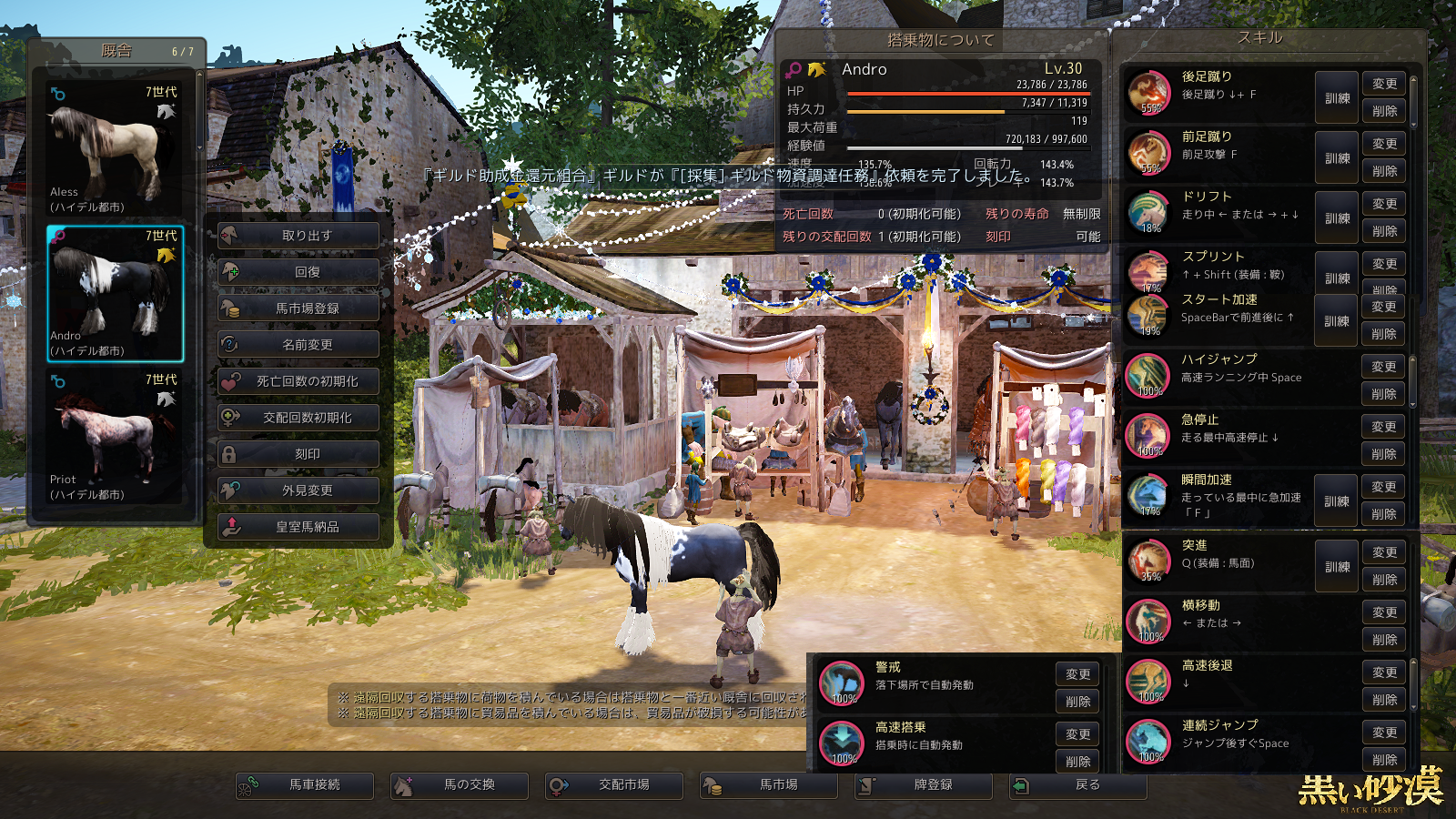Open the 馬車接続 wagon link button
Image resolution: width=1456 pixels, height=819 pixels.
(305, 785)
